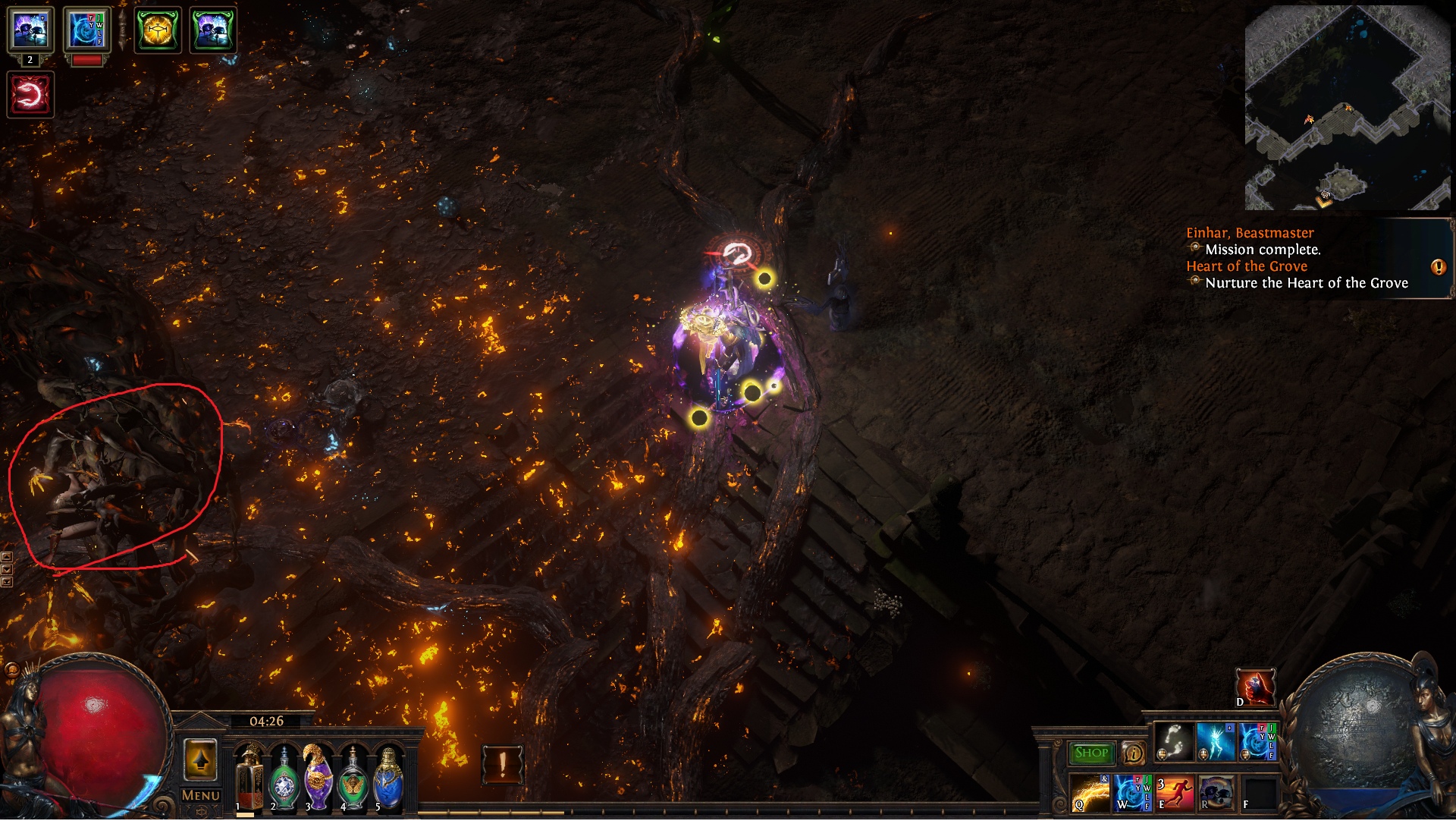
Task: Use the purple gold-capped flask in slot 3
Action: coord(318,776)
